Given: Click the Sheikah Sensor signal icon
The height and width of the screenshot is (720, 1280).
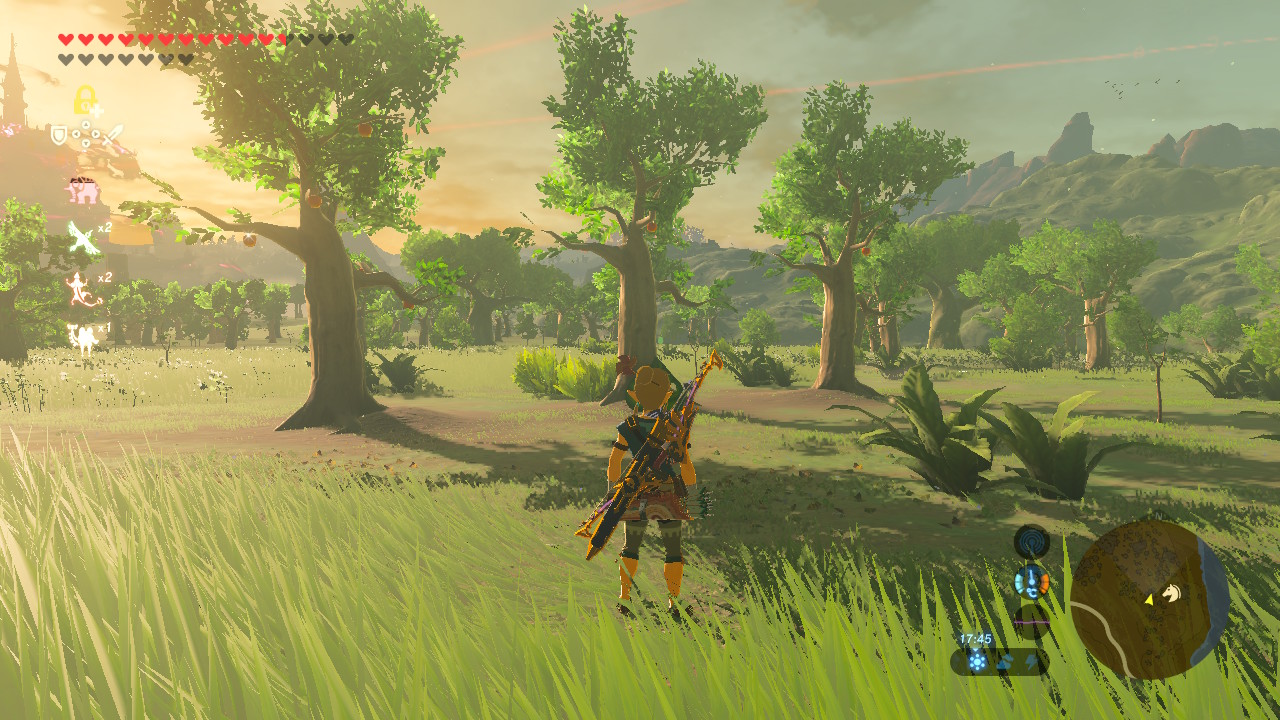Looking at the screenshot, I should 1031,542.
